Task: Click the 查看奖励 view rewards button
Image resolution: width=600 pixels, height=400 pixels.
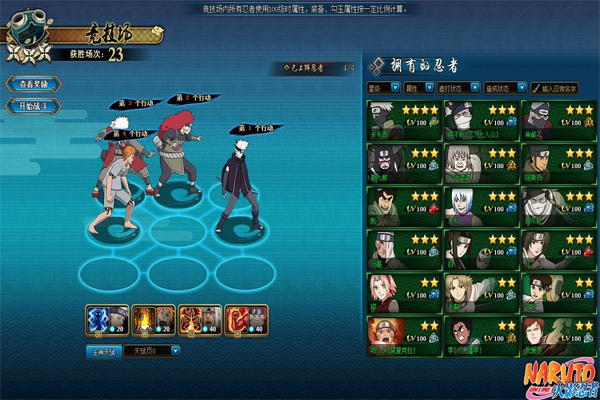Action: [32, 85]
